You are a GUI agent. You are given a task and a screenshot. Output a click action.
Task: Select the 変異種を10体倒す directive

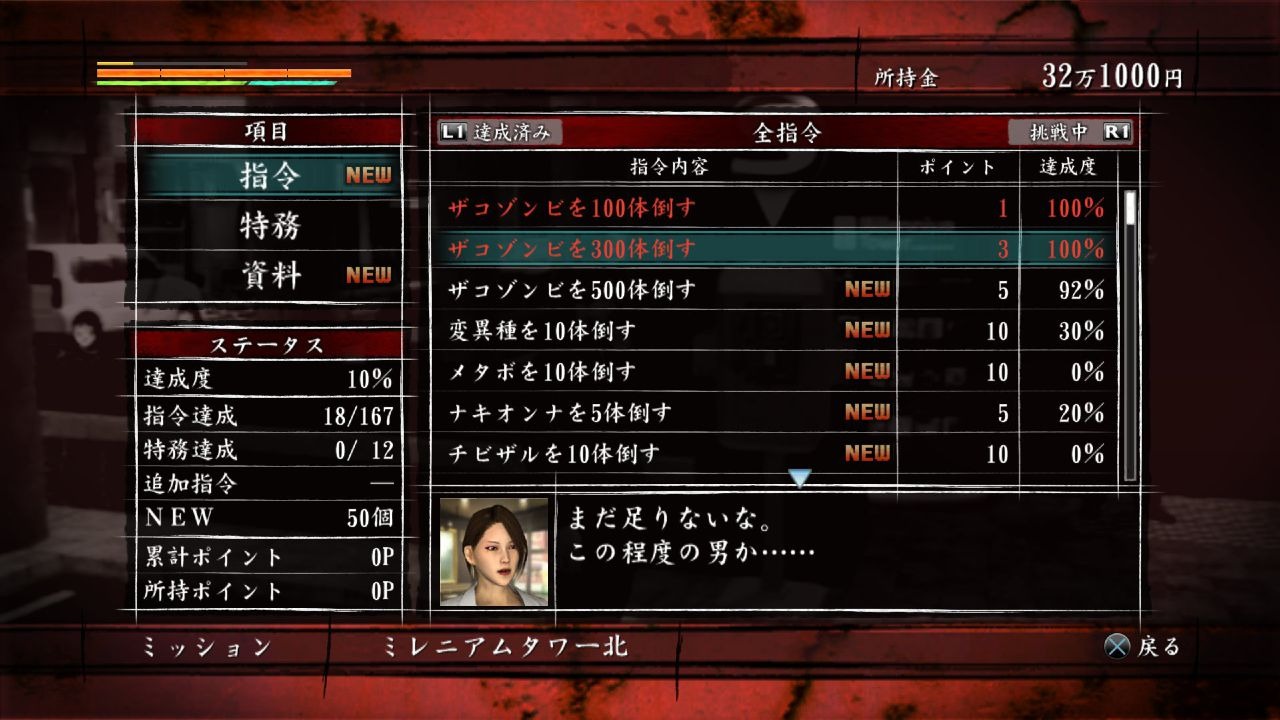click(x=775, y=331)
